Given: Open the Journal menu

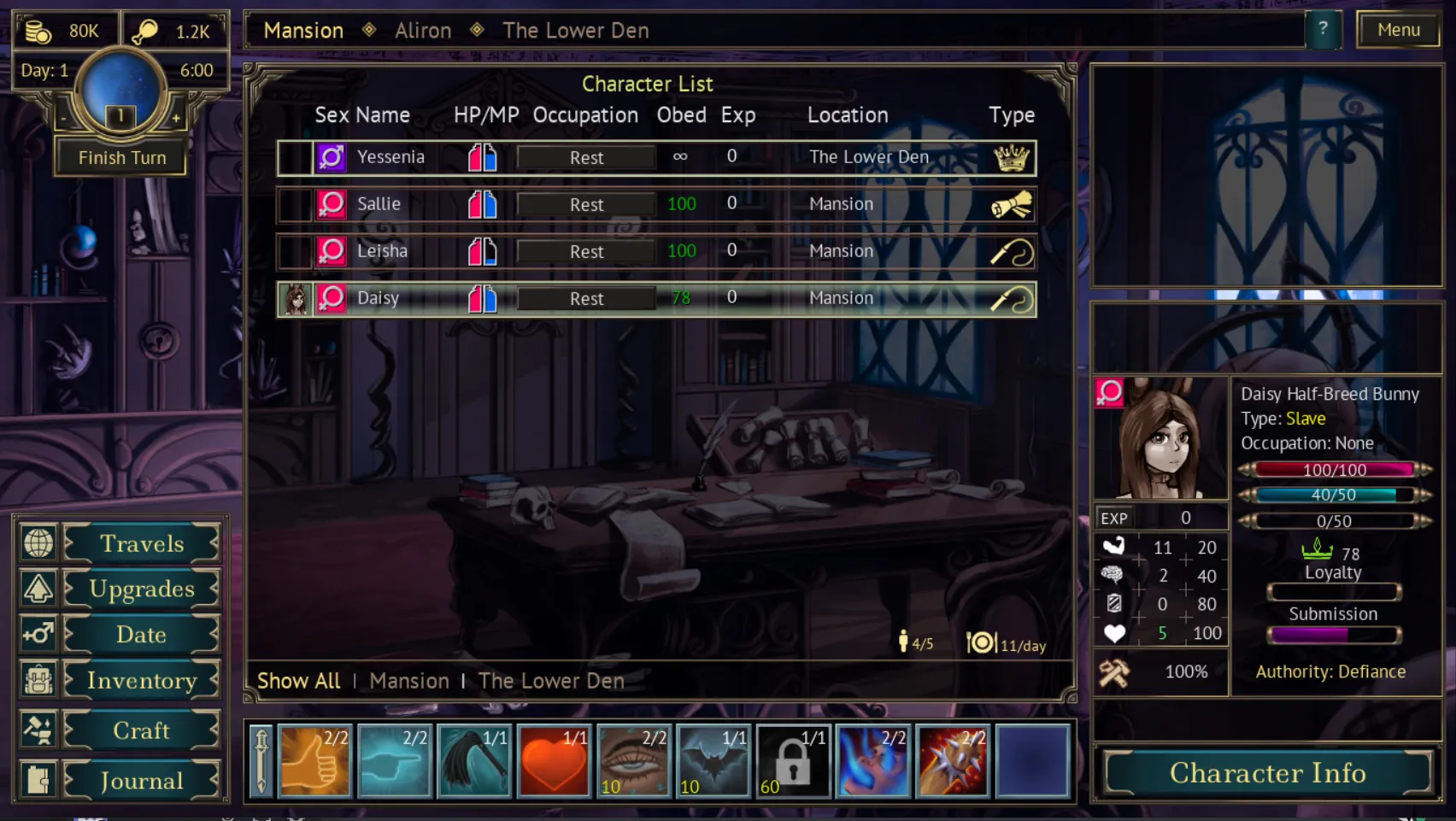Looking at the screenshot, I should pyautogui.click(x=141, y=780).
